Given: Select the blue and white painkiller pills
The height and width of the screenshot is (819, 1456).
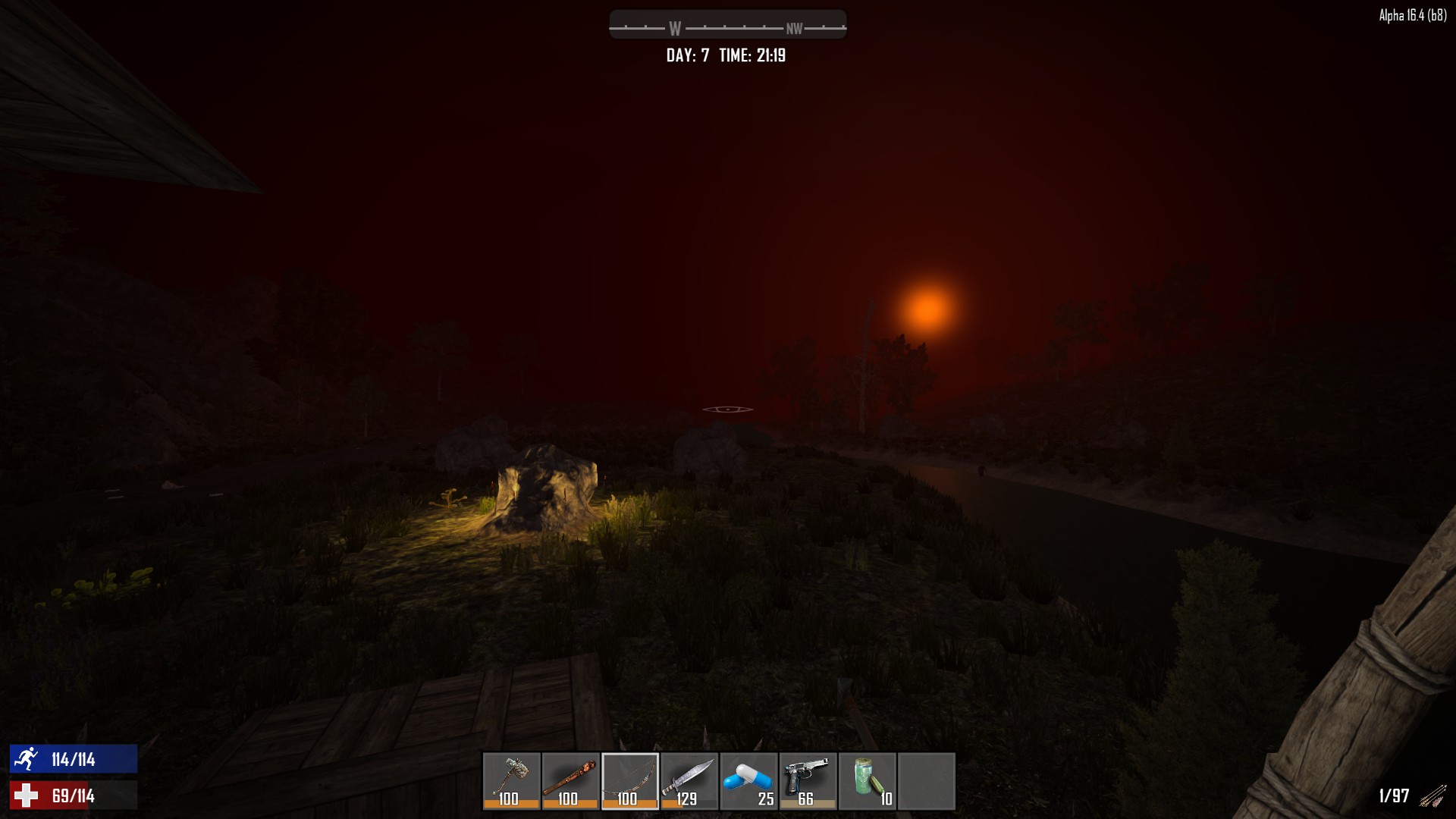Looking at the screenshot, I should [748, 780].
